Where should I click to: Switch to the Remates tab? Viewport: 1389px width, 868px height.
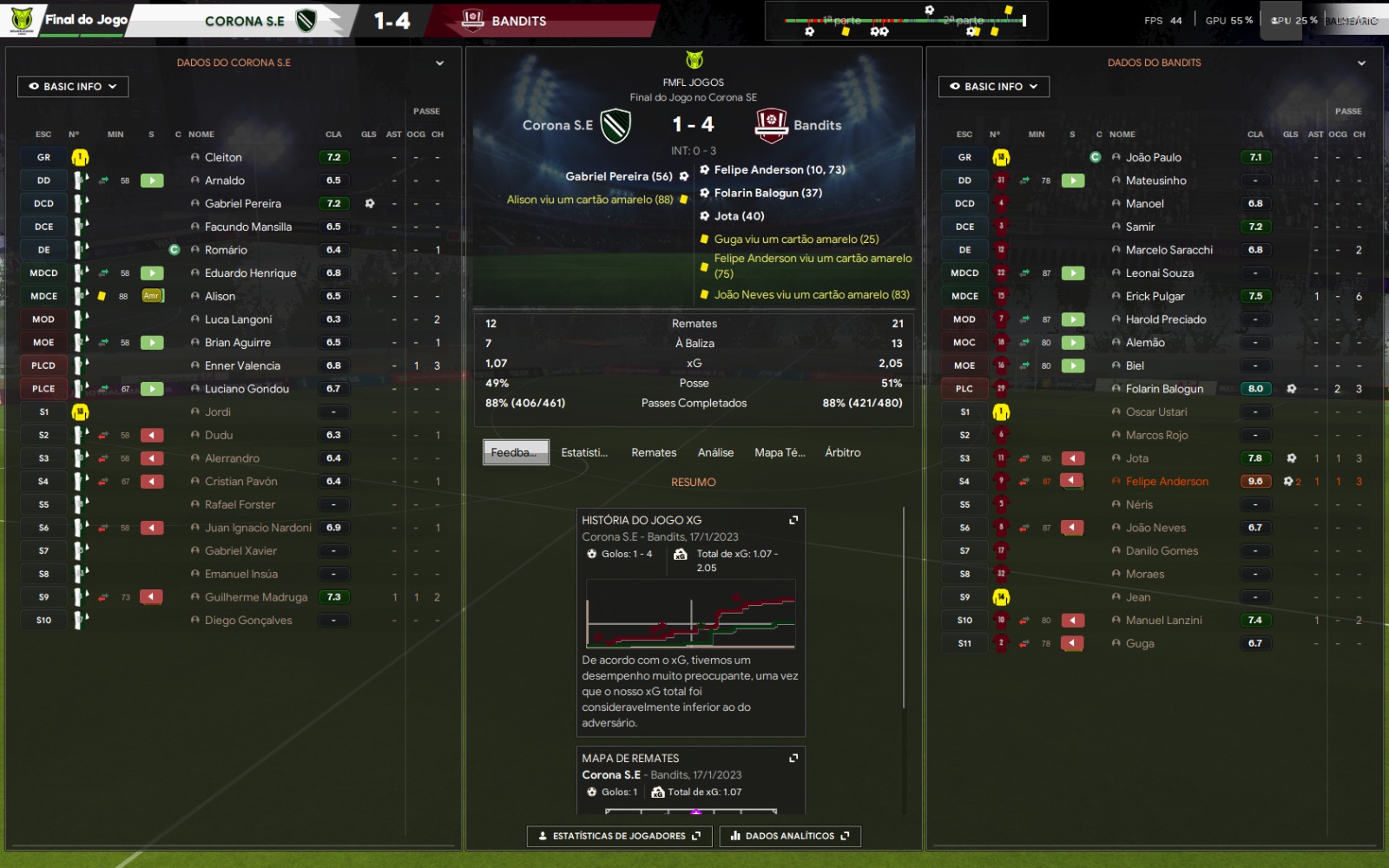pos(654,452)
